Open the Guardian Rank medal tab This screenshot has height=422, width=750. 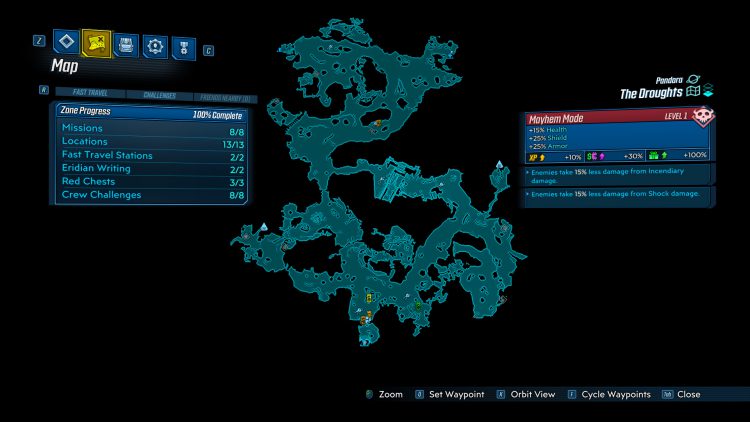tap(183, 46)
